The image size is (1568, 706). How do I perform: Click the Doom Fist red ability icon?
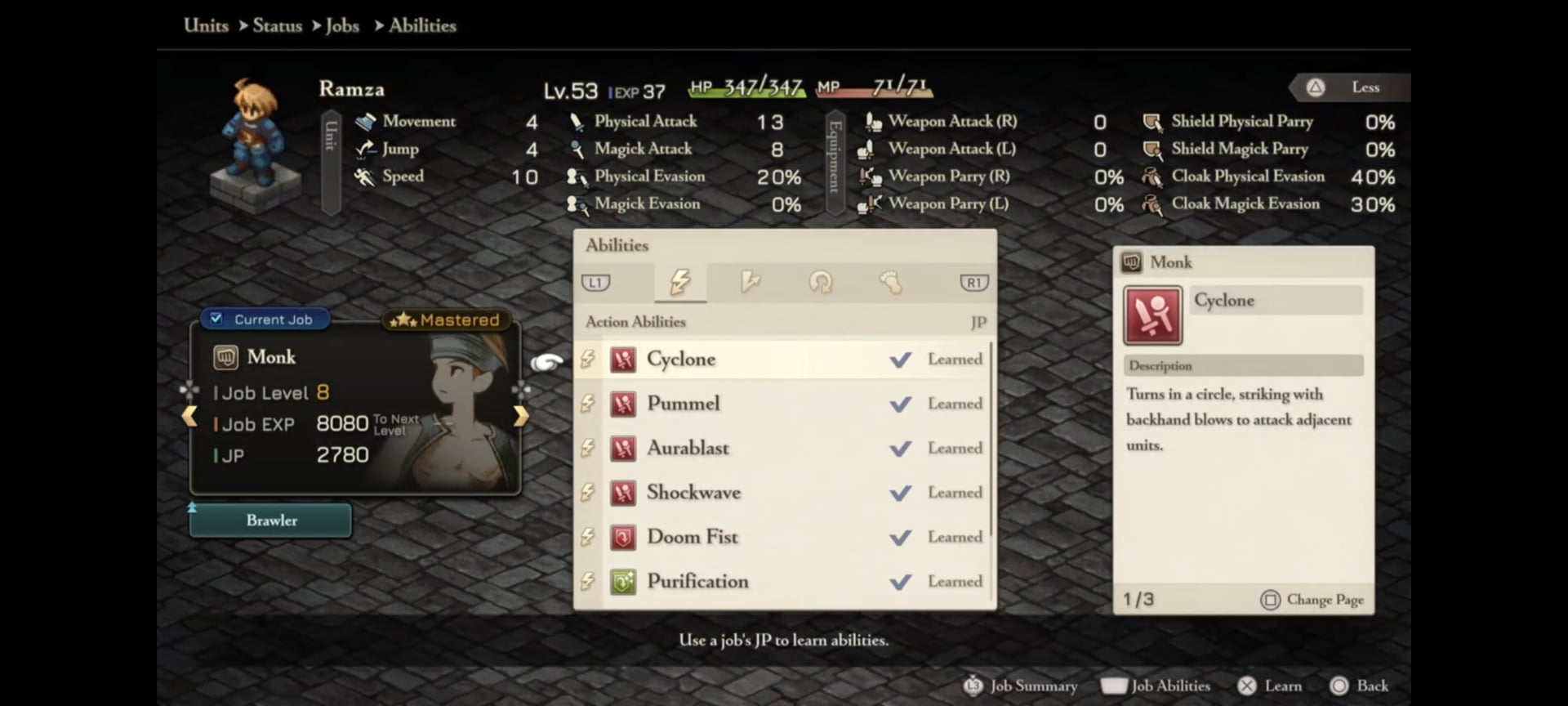pos(624,538)
